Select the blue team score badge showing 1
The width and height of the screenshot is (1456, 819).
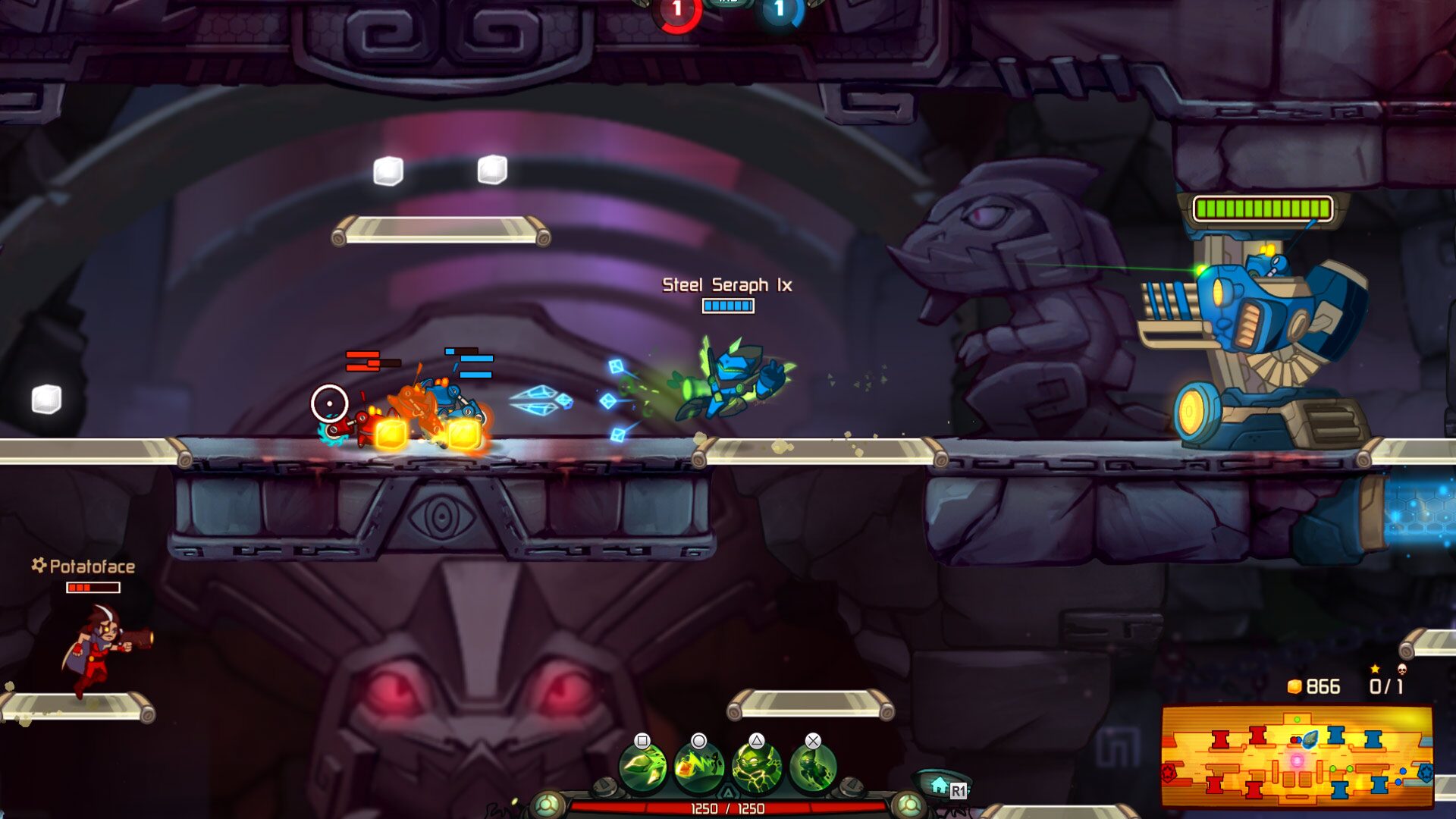(x=778, y=10)
